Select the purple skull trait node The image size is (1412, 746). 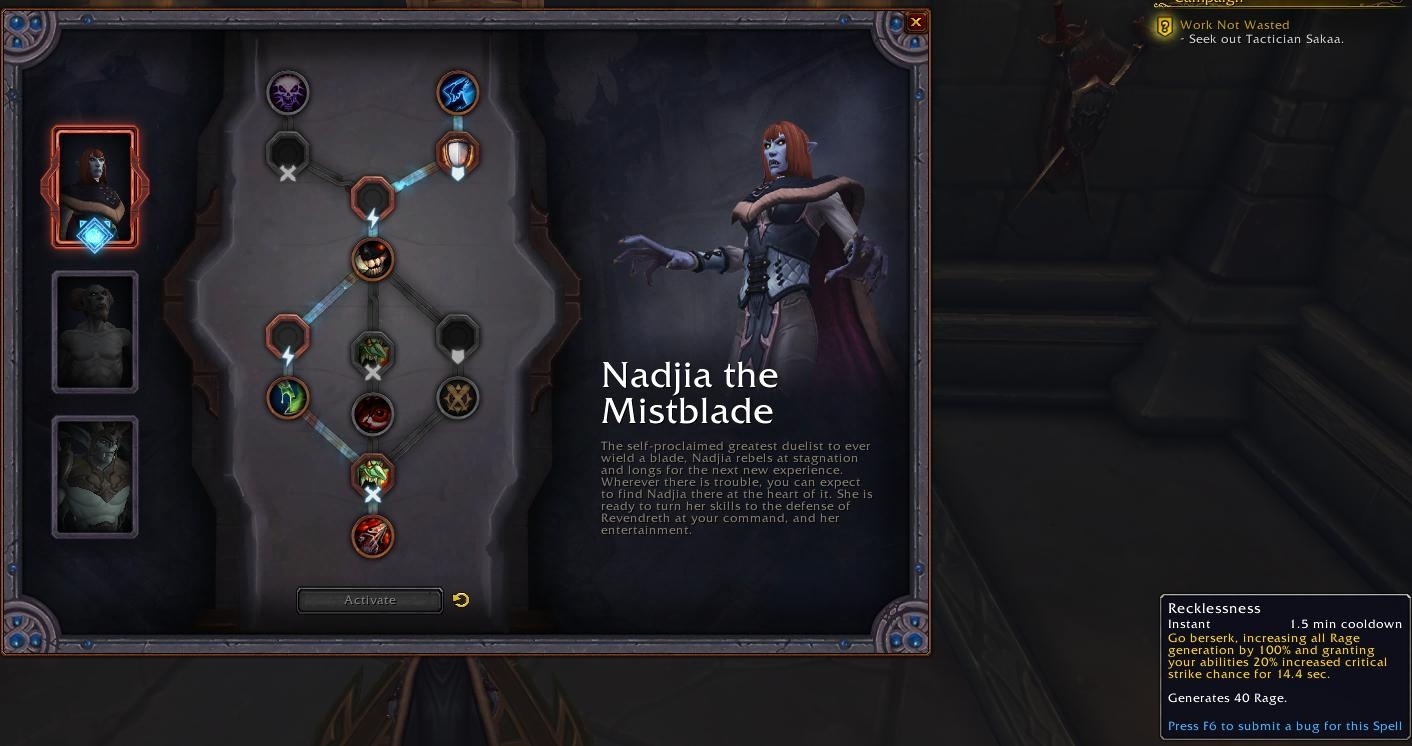coord(287,93)
